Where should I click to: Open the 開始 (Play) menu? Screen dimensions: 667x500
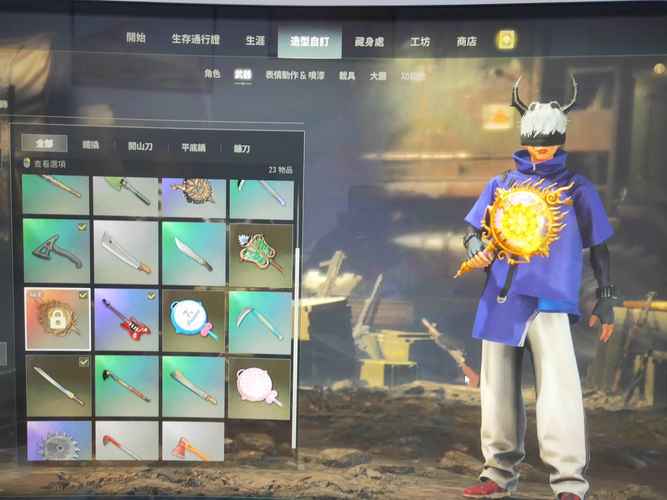pos(136,38)
